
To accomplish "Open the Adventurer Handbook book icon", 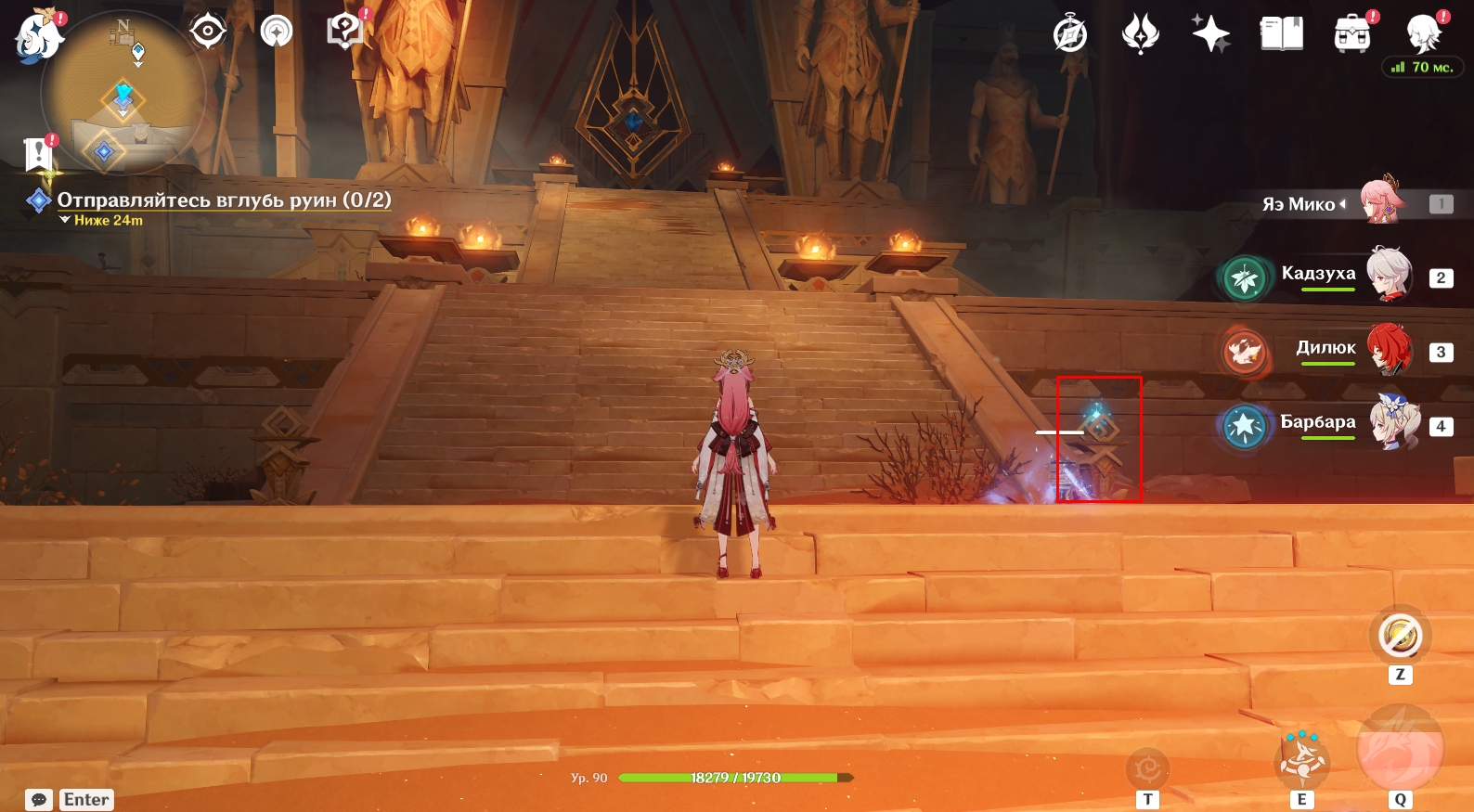I will [1281, 35].
